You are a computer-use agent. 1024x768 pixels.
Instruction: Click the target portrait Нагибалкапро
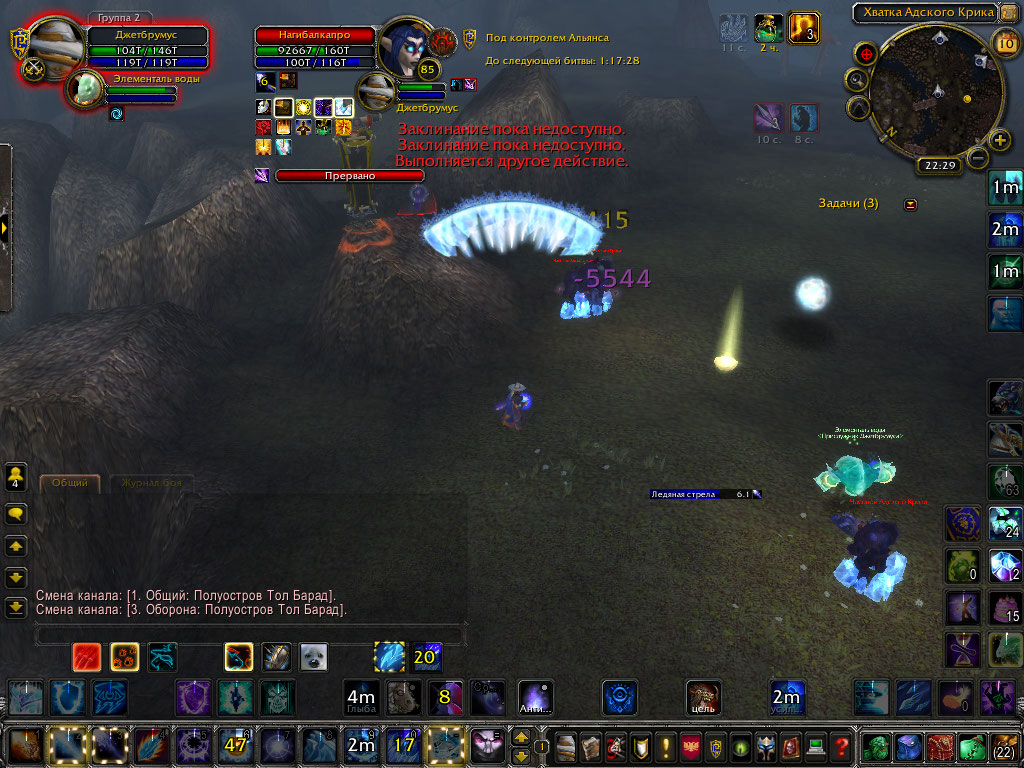tap(405, 46)
